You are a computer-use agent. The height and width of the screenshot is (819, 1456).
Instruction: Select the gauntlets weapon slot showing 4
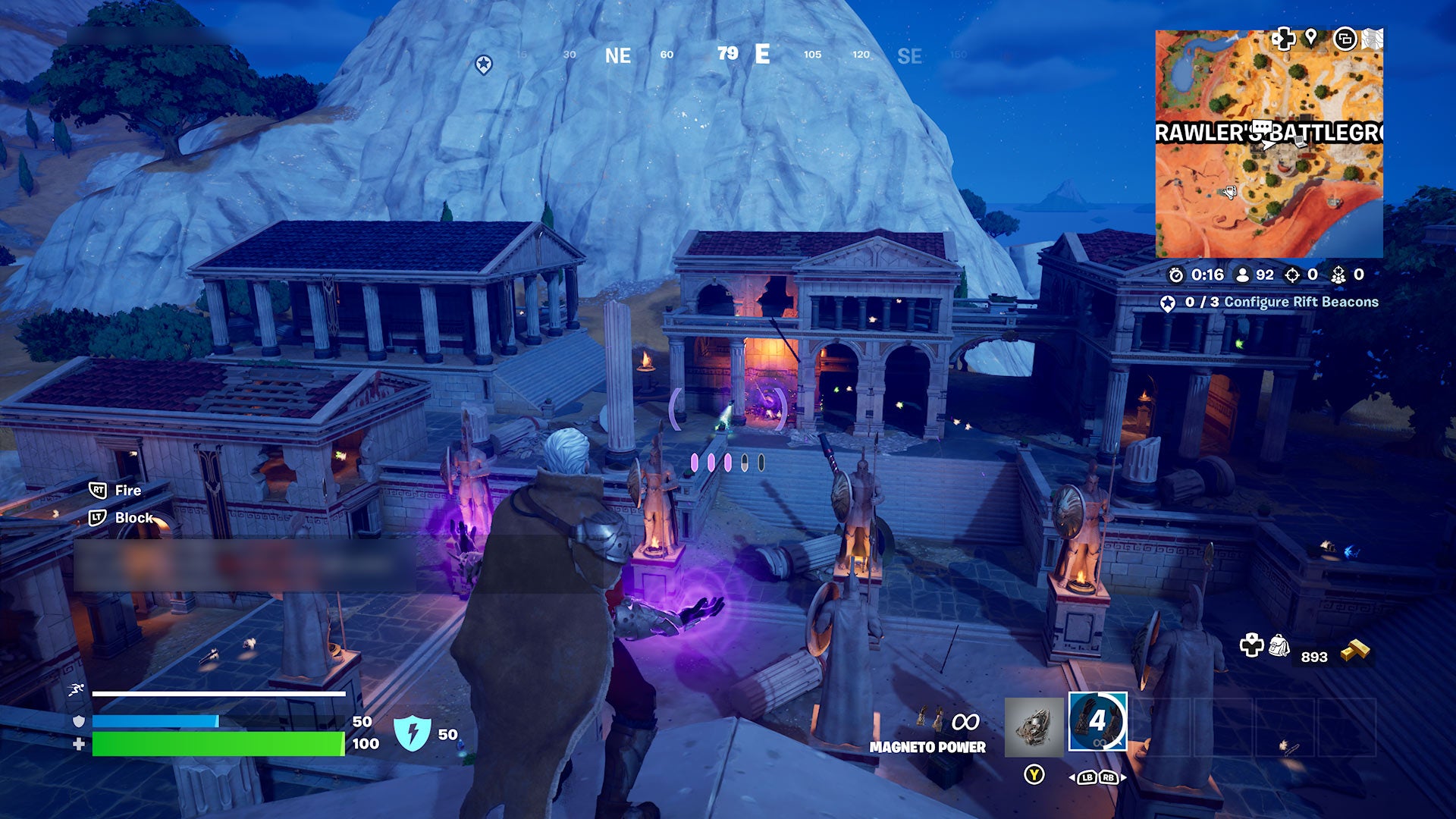pos(1098,723)
